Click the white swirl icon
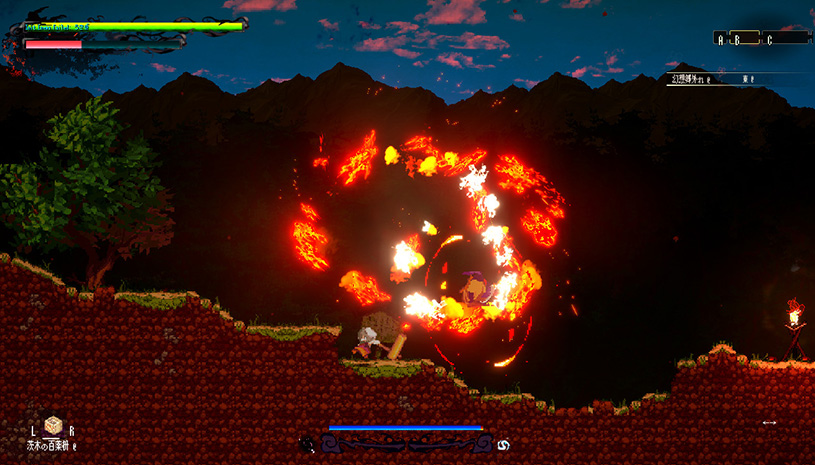This screenshot has width=815, height=465. (503, 443)
